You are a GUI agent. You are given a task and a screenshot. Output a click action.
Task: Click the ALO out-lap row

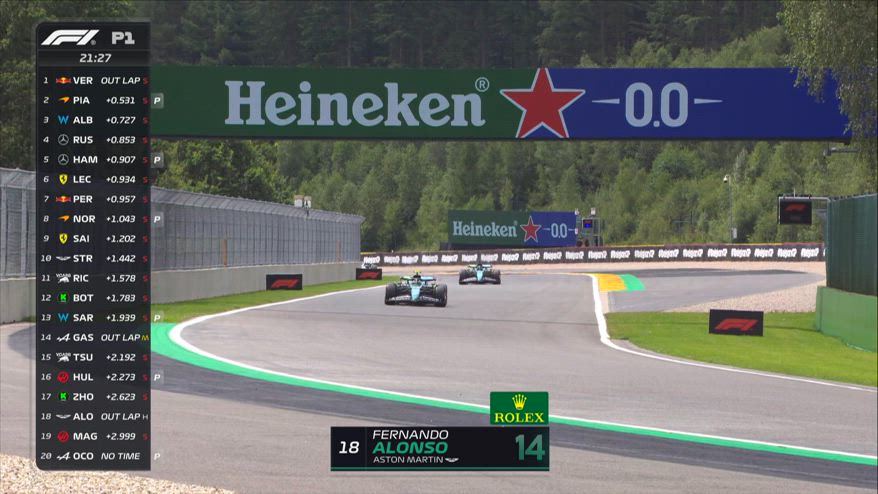[x=94, y=416]
